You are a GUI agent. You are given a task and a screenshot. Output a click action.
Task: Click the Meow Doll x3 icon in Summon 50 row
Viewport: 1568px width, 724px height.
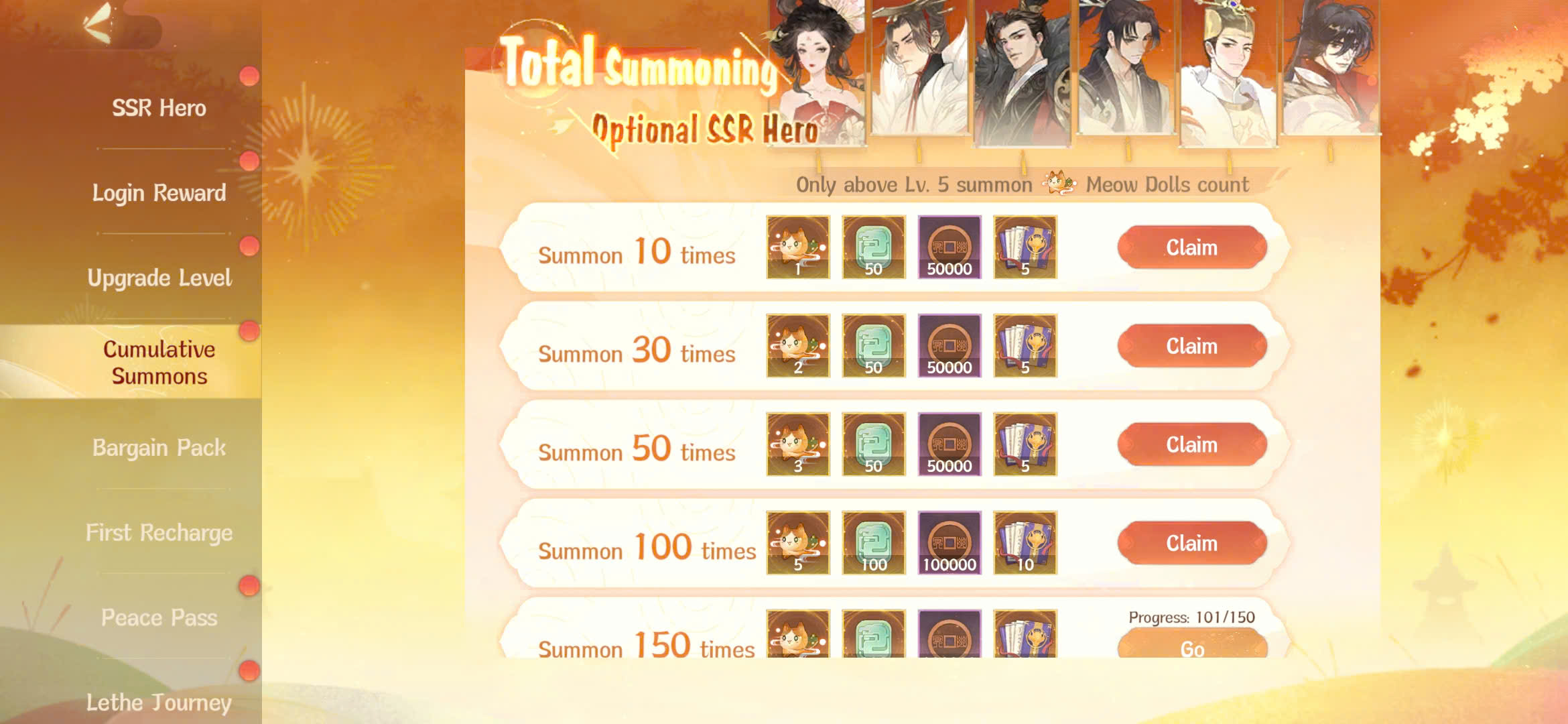click(797, 444)
